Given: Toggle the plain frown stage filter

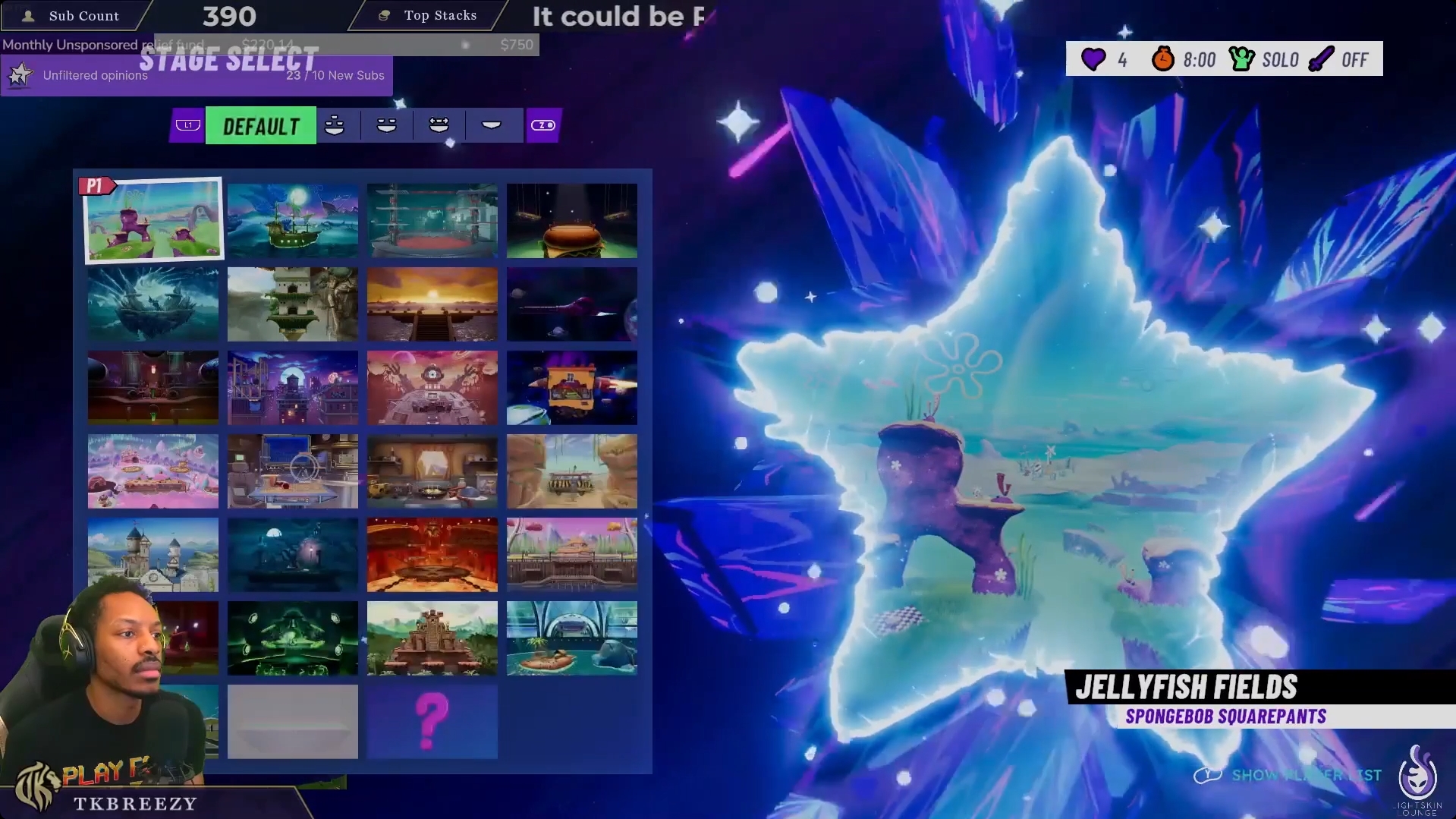Looking at the screenshot, I should tap(492, 125).
